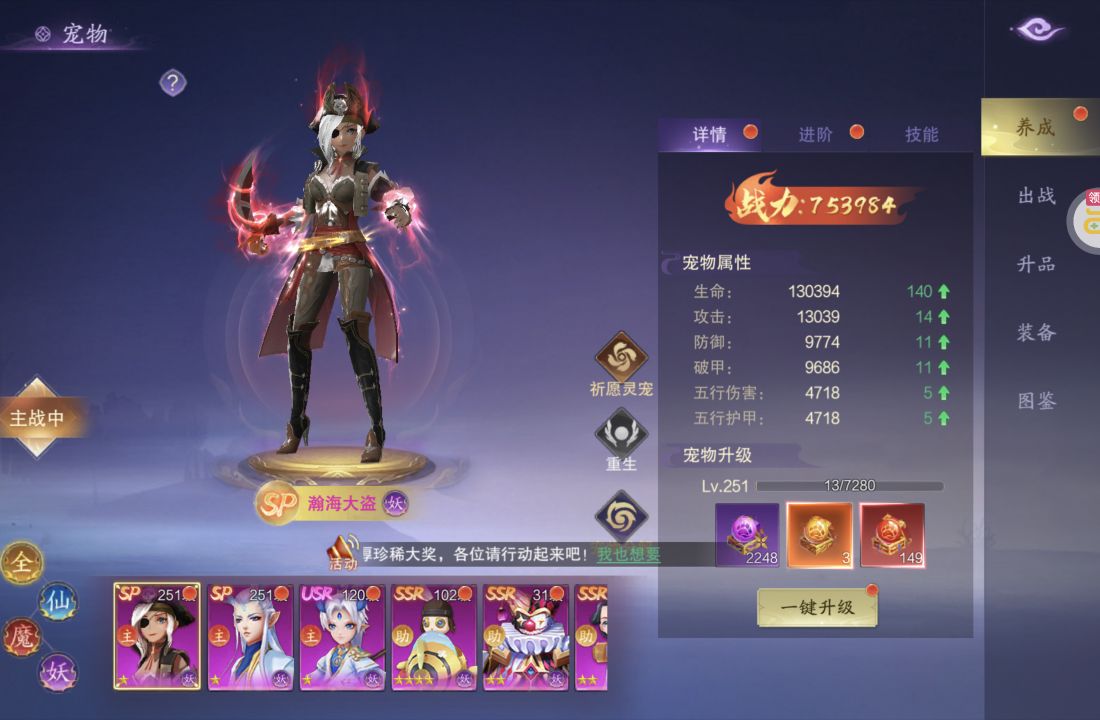Open the 升品 side menu

pos(1036,264)
